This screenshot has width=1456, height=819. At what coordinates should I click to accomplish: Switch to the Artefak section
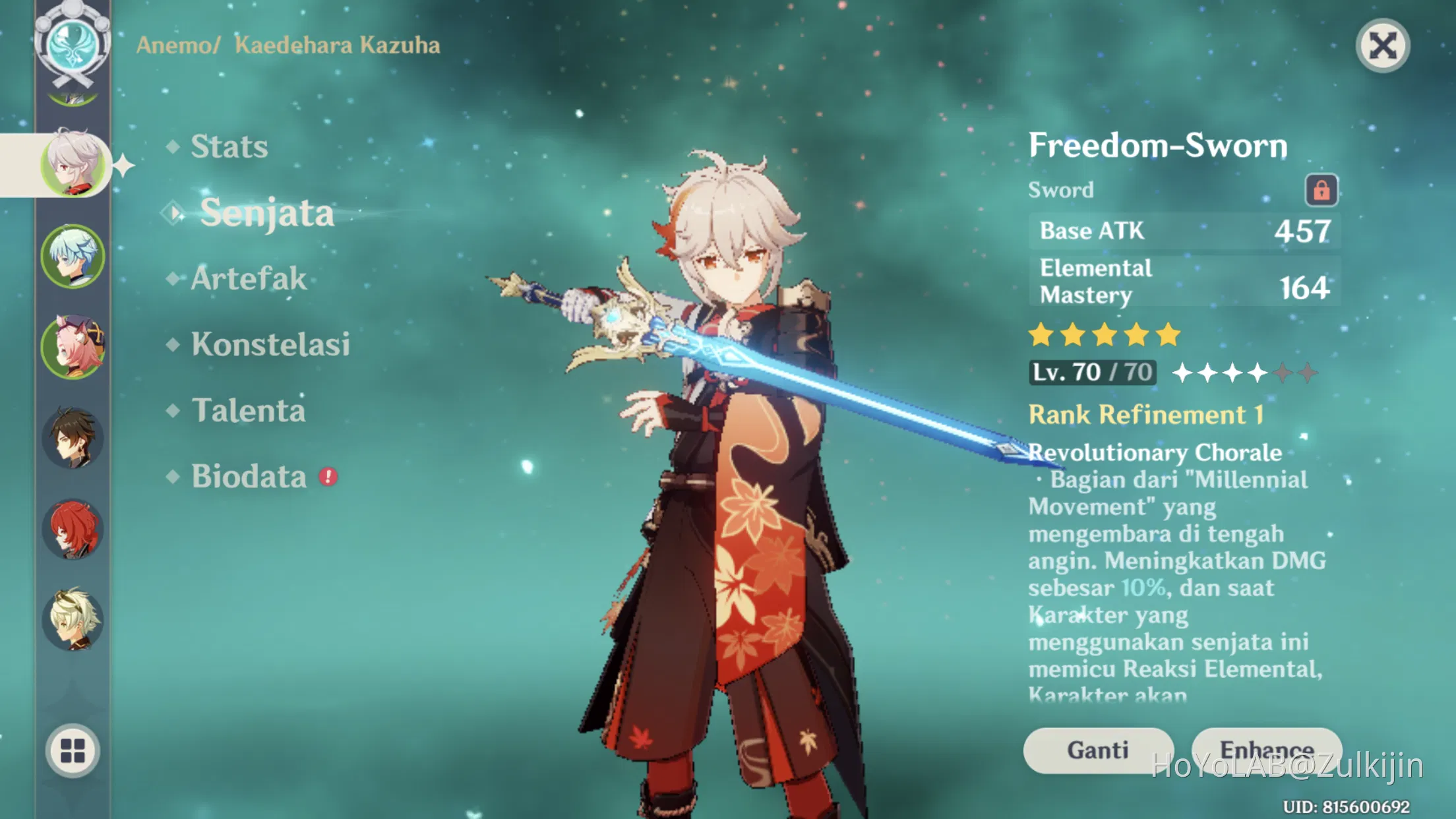pos(247,278)
